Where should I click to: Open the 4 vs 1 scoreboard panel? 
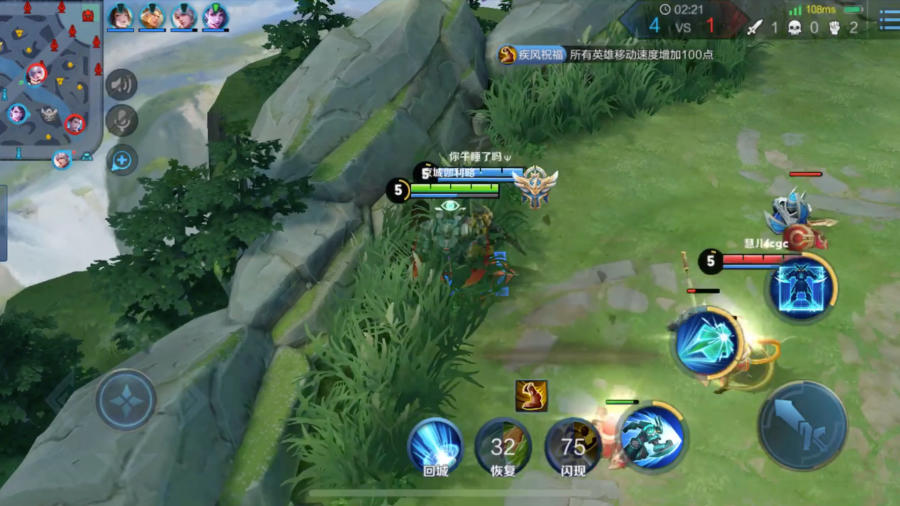tap(682, 22)
